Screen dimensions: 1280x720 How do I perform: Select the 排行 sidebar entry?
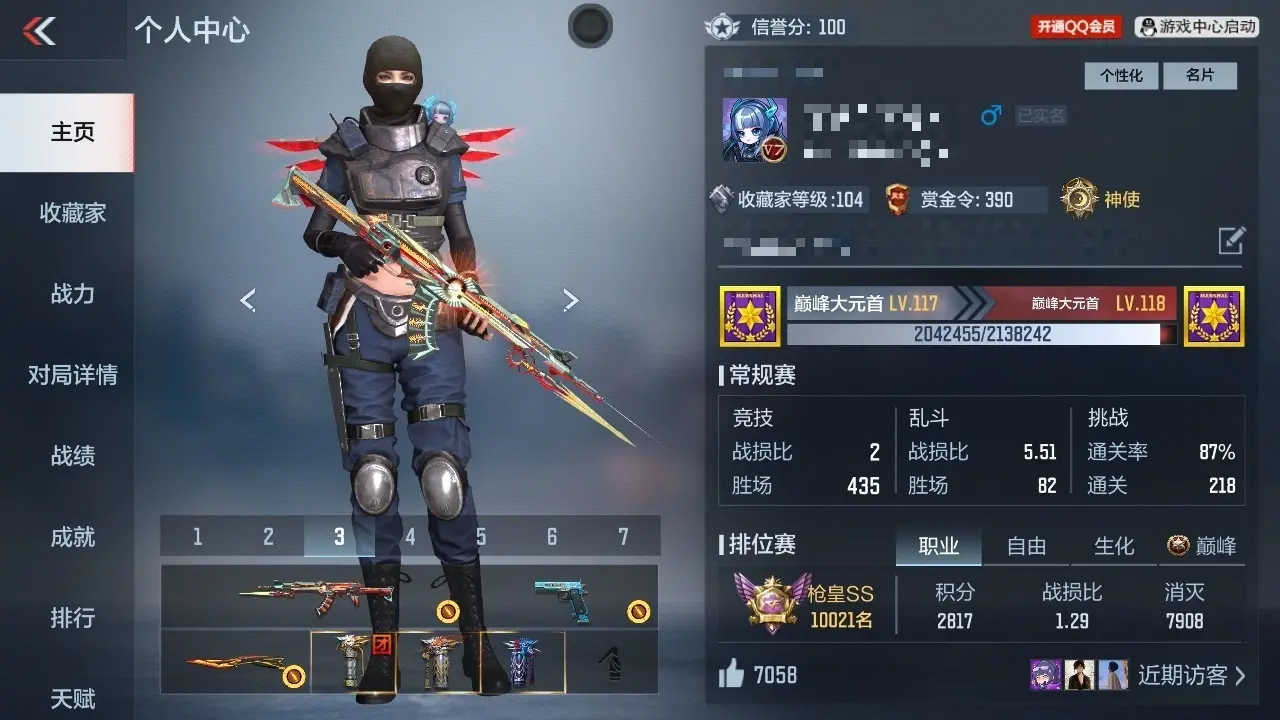(72, 618)
